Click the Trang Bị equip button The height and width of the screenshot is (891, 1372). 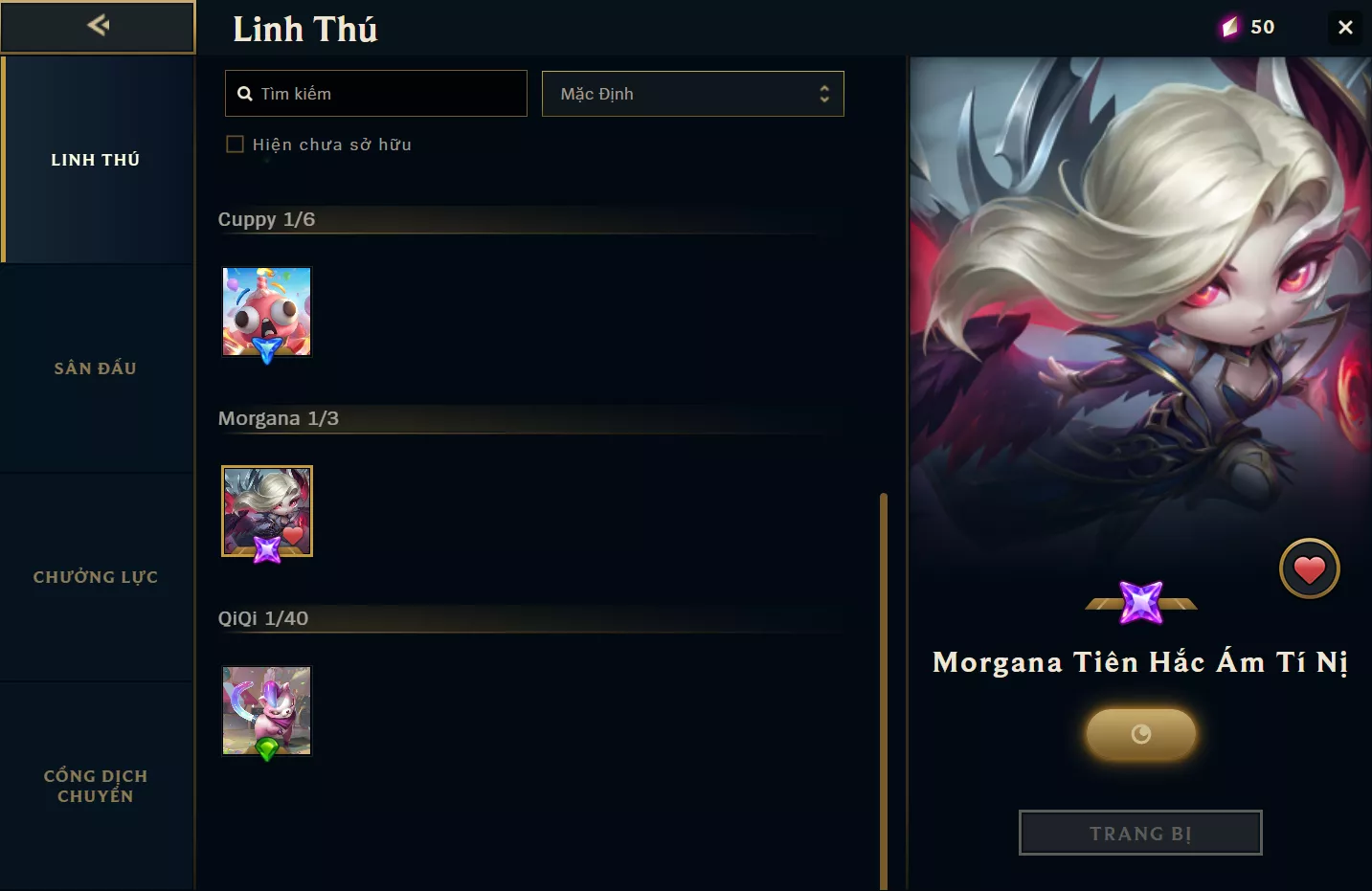pyautogui.click(x=1140, y=833)
